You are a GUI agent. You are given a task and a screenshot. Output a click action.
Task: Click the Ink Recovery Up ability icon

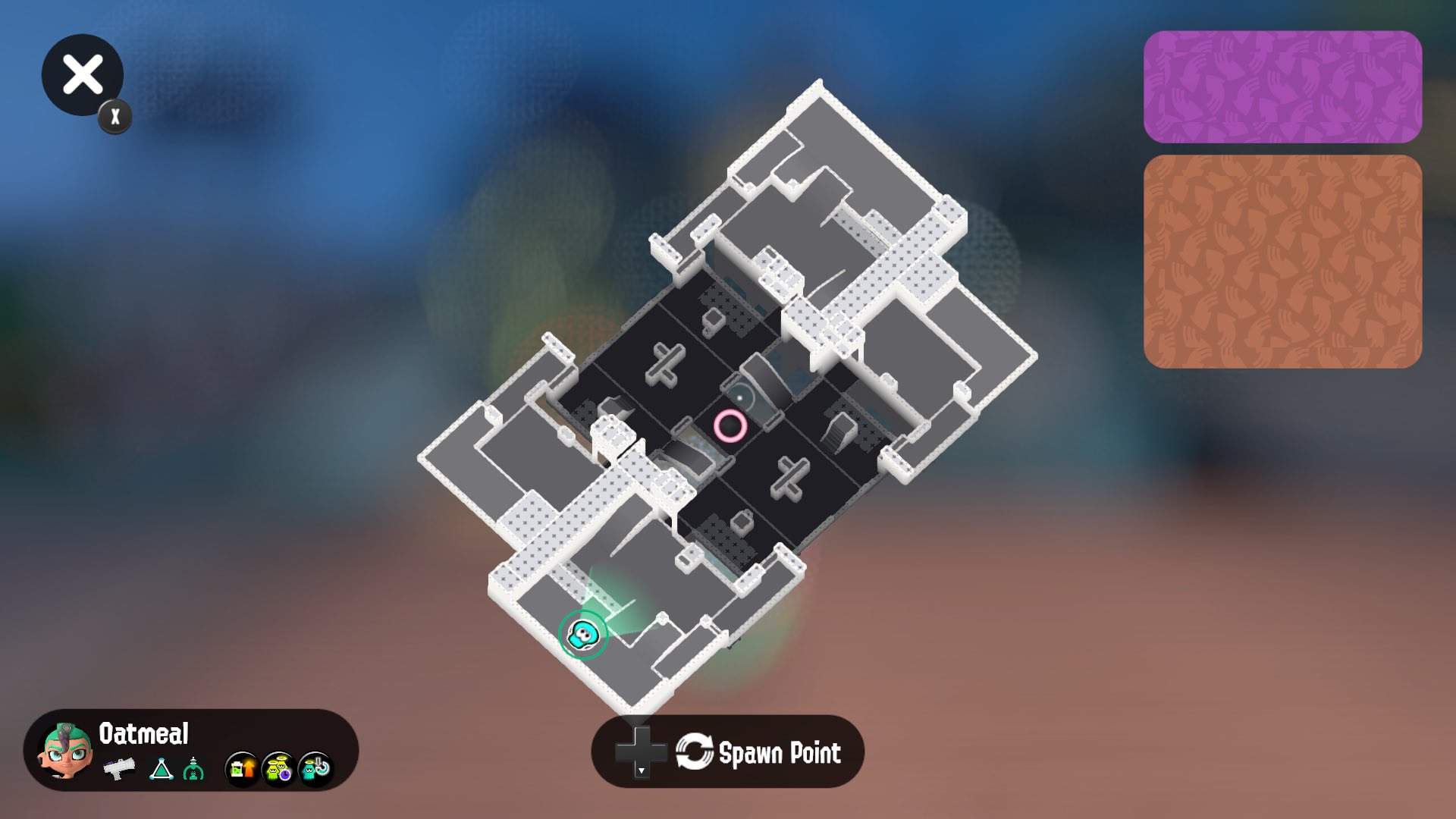[241, 767]
